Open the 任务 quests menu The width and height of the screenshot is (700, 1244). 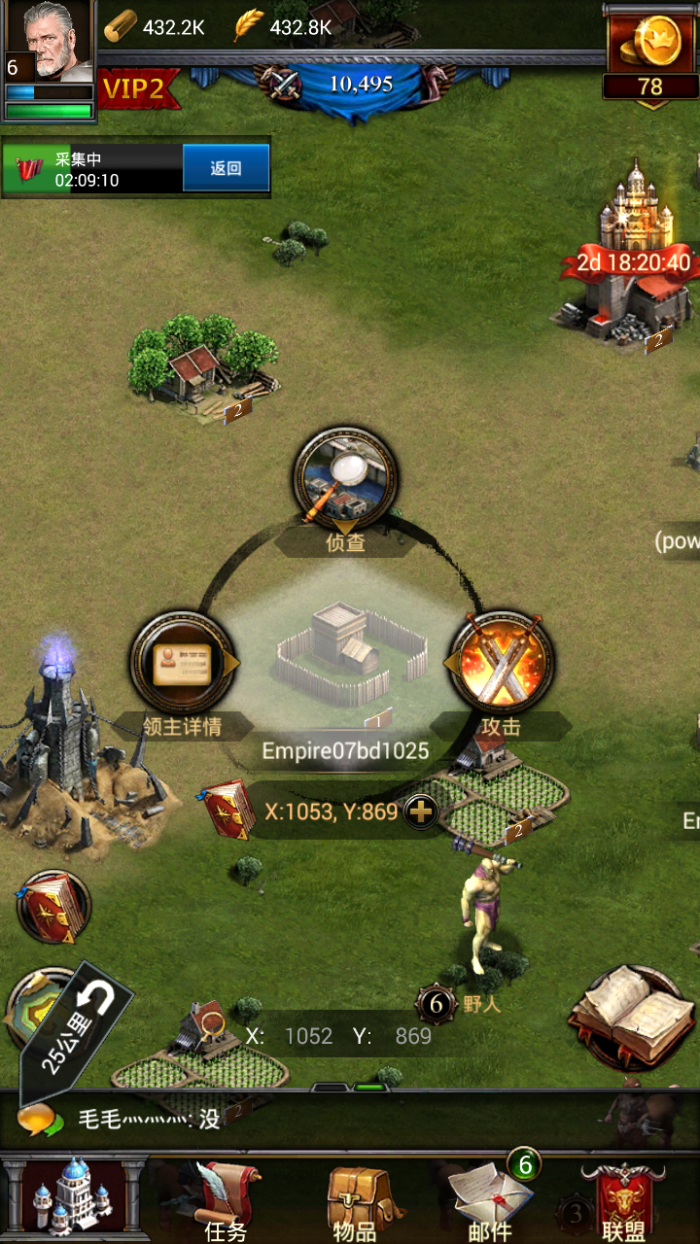click(225, 1200)
